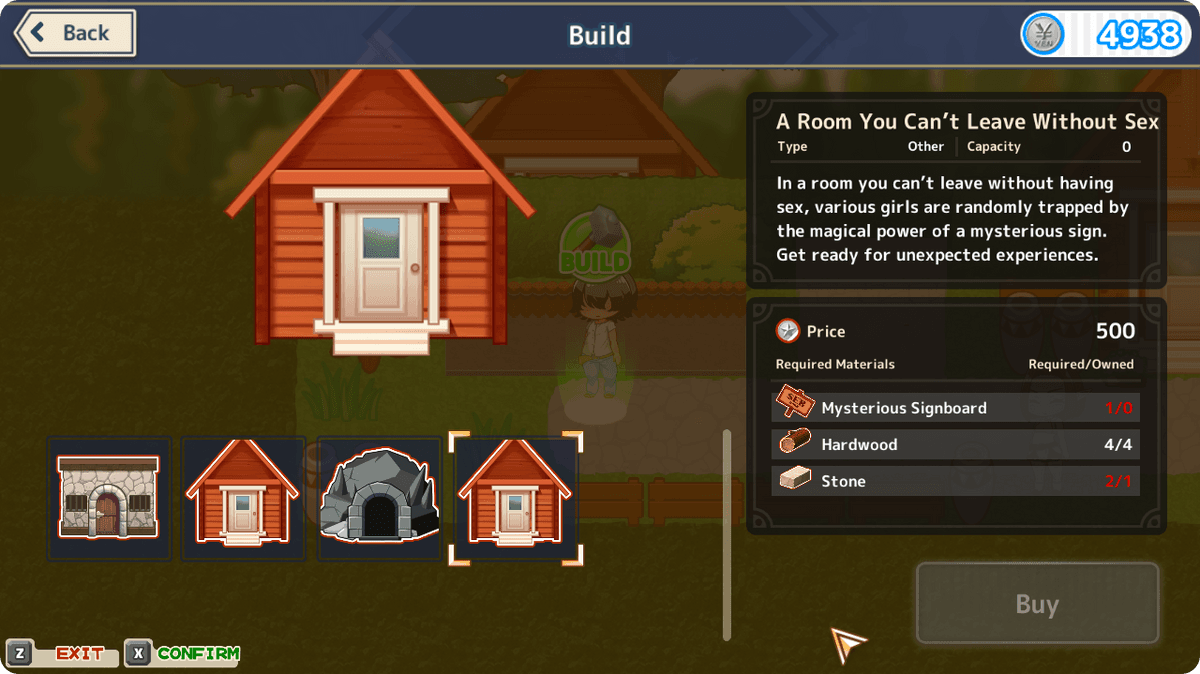Viewport: 1200px width, 674px height.
Task: Buy the selected building
Action: [x=1037, y=604]
